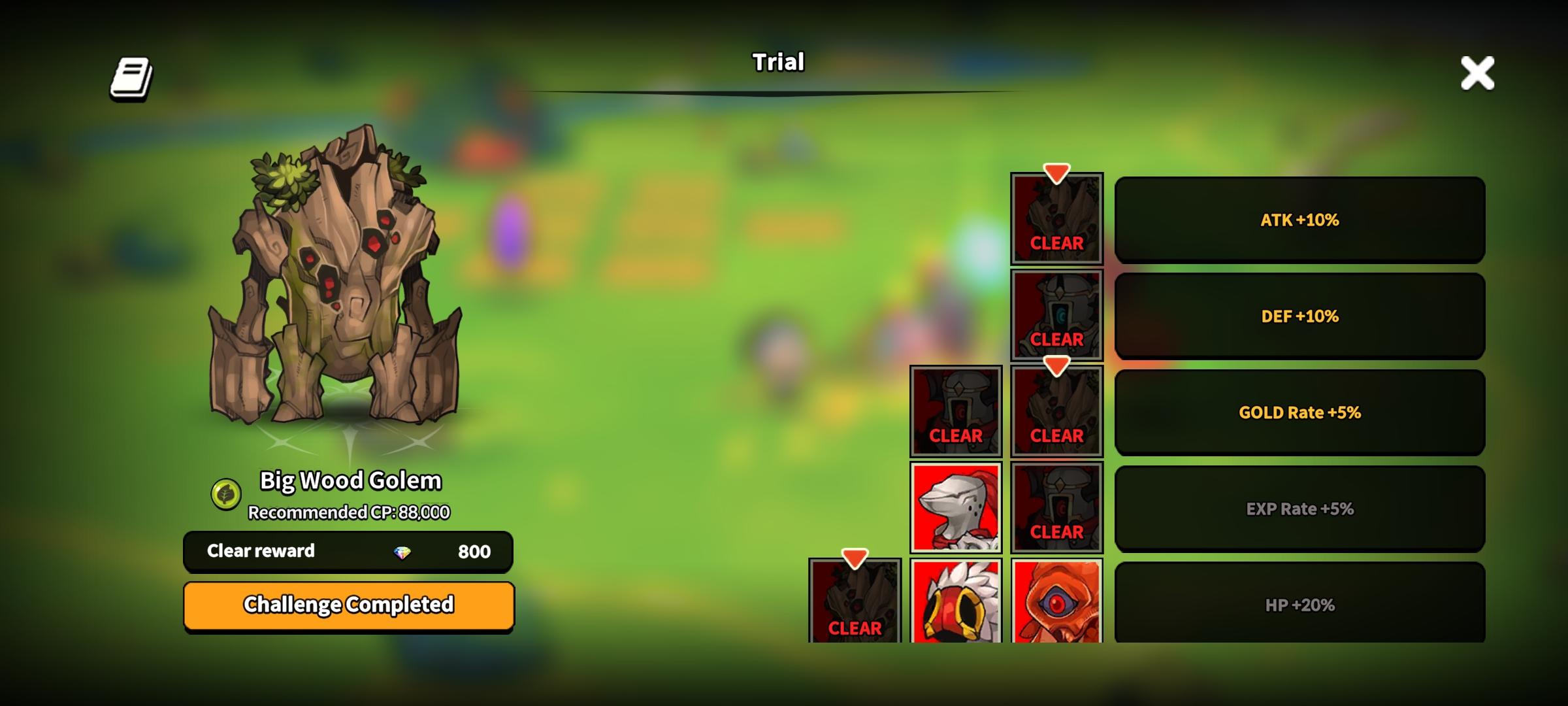Select the cleared knight stage node on the left column
The width and height of the screenshot is (1568, 706).
(x=956, y=411)
